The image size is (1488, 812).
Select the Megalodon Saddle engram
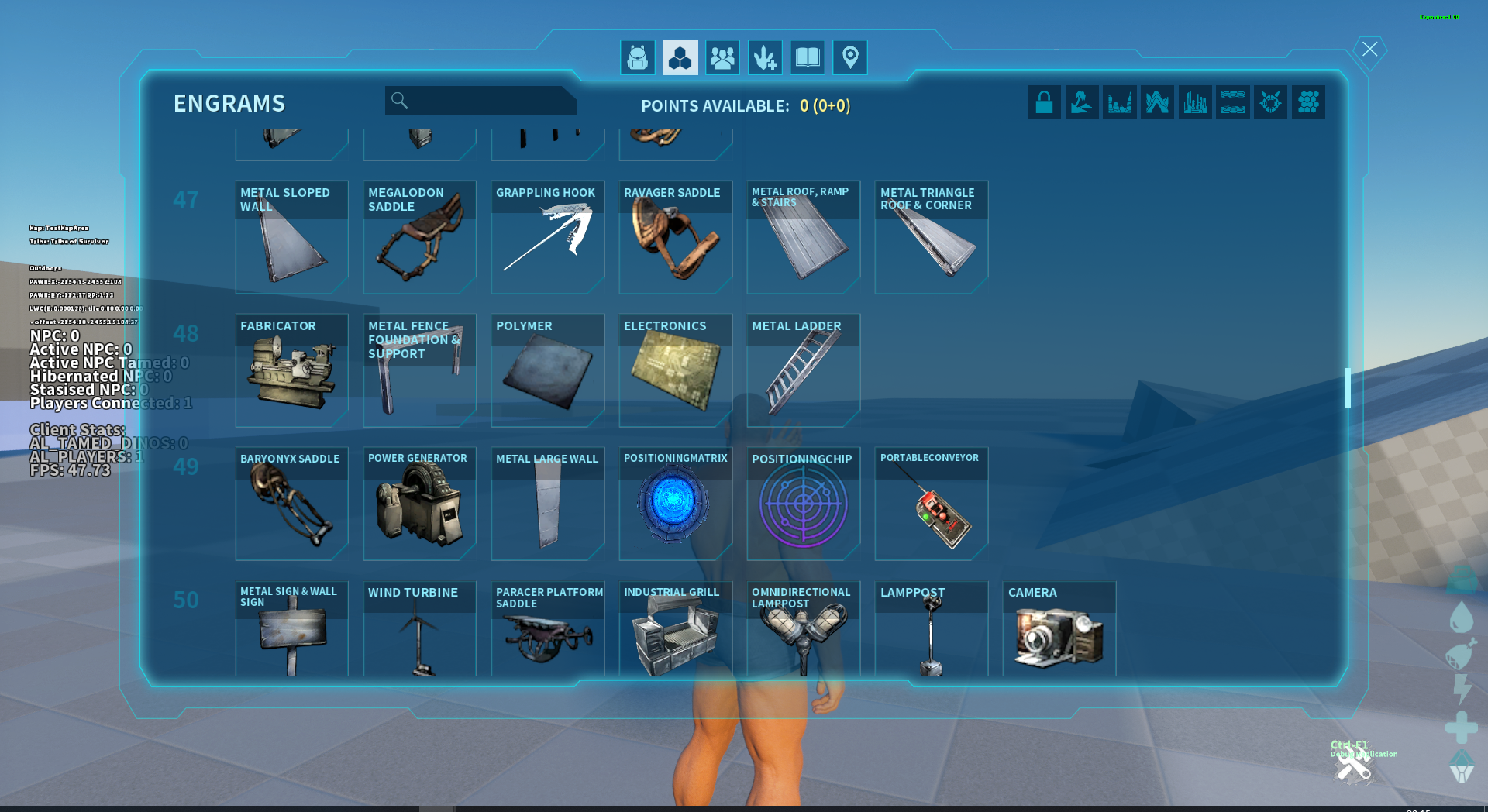pos(419,237)
